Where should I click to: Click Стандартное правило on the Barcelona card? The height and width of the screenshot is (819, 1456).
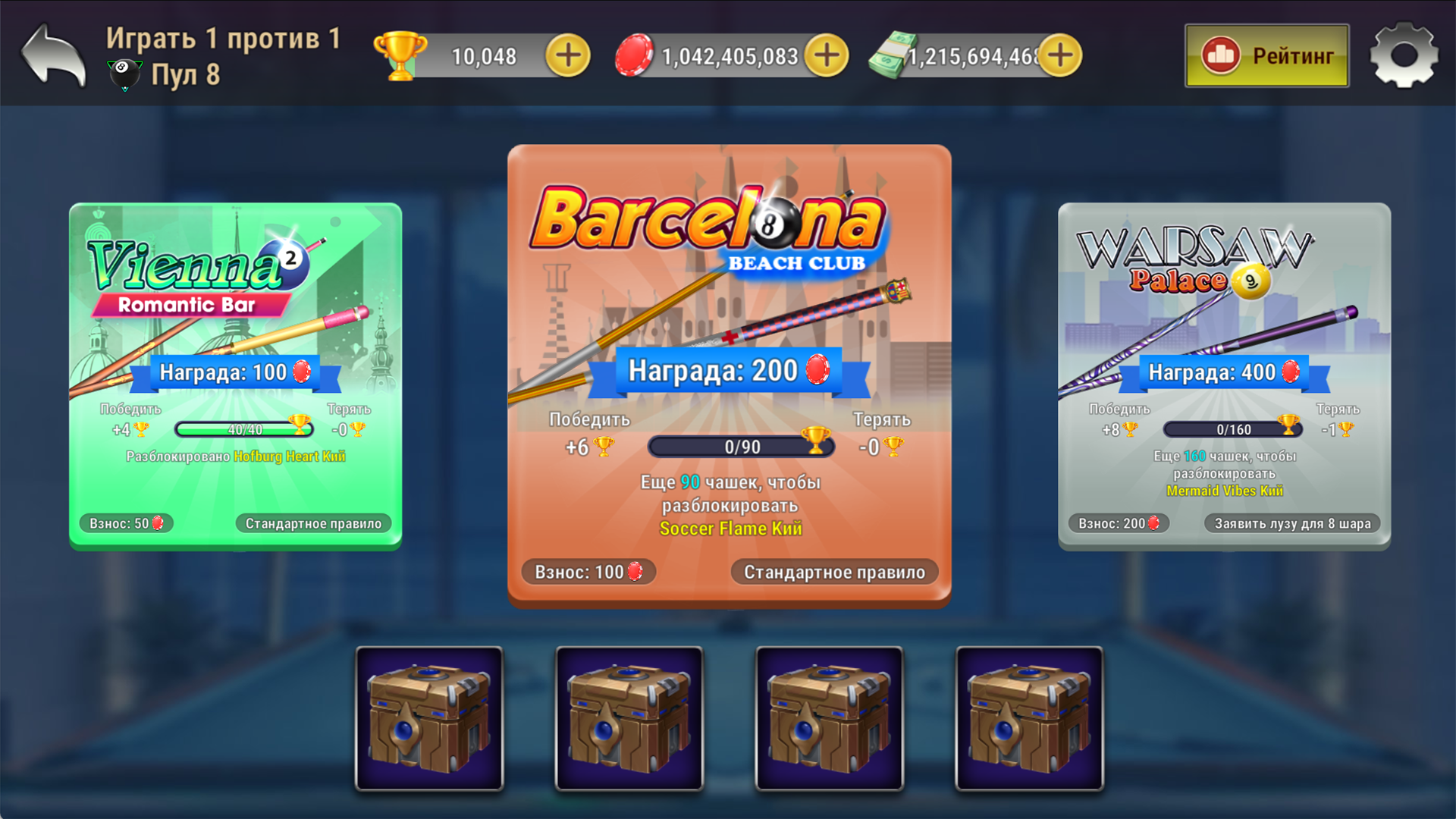[834, 572]
